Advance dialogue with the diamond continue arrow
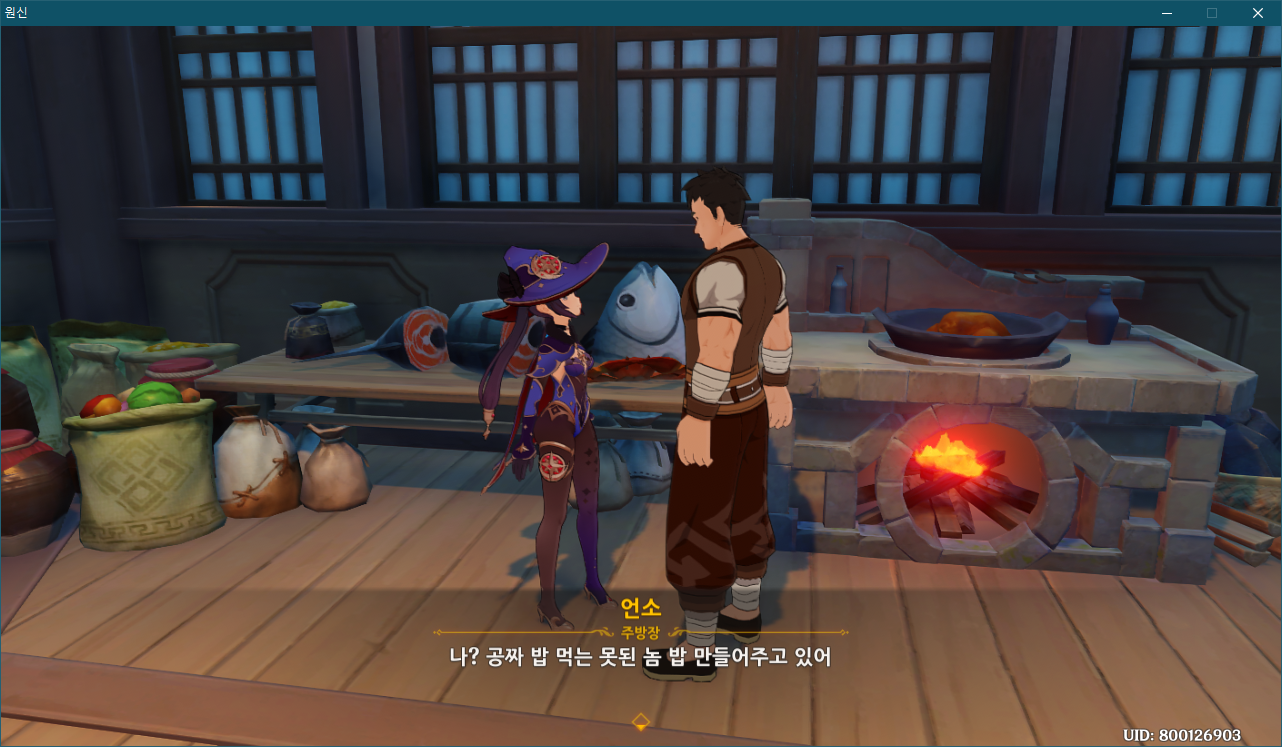 641,721
